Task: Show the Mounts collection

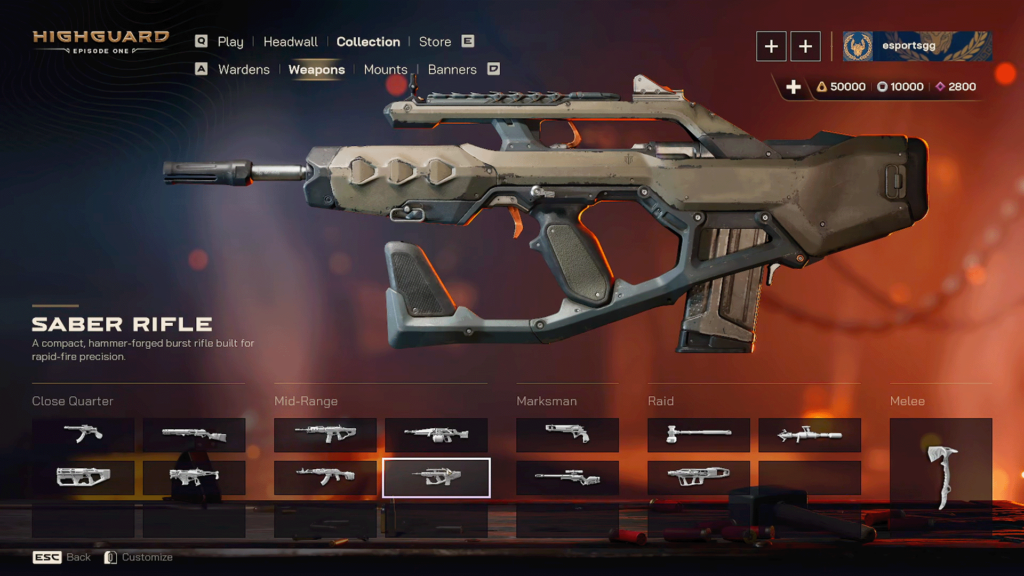Action: (x=385, y=70)
